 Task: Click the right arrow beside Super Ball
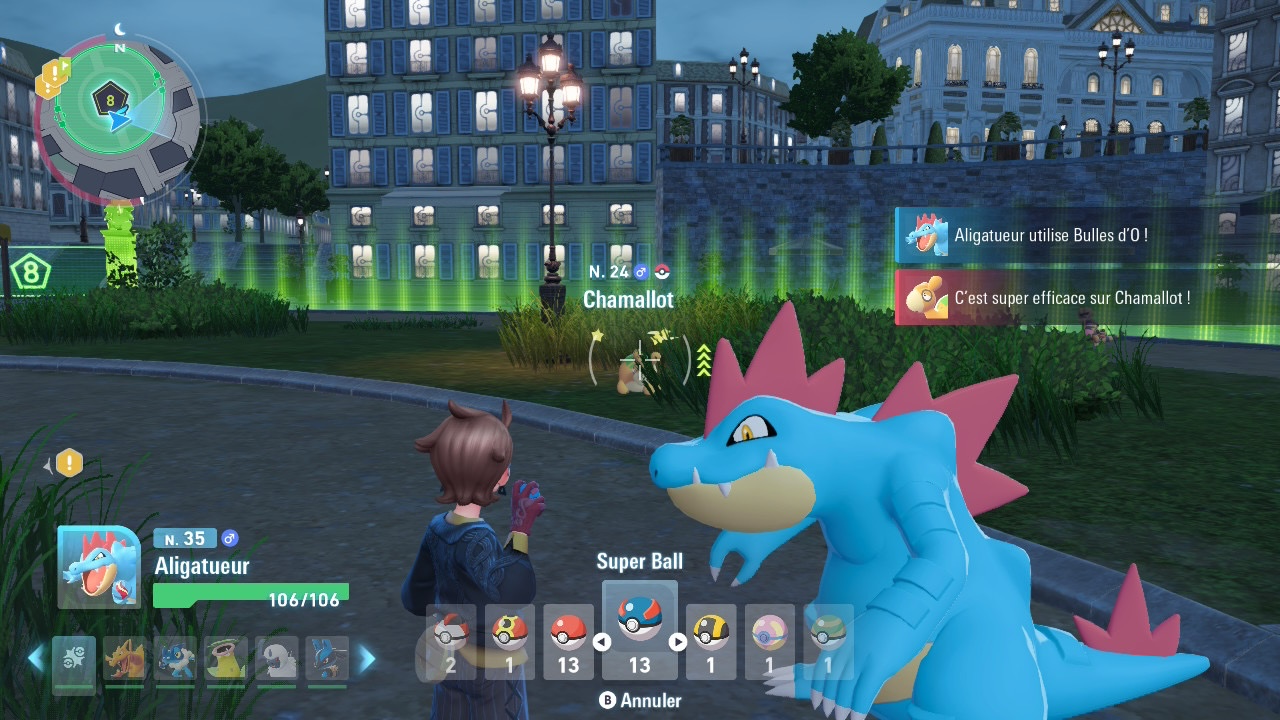tap(677, 642)
